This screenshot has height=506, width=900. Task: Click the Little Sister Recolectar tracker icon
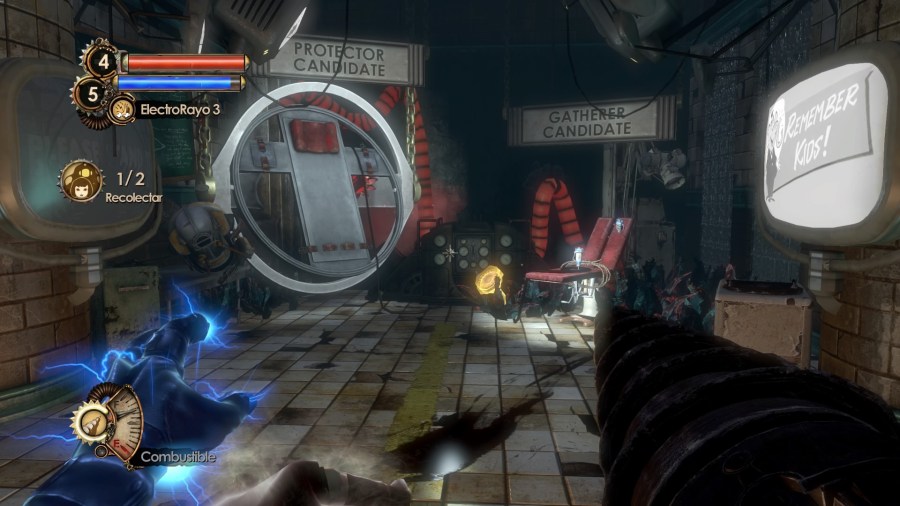(x=80, y=181)
